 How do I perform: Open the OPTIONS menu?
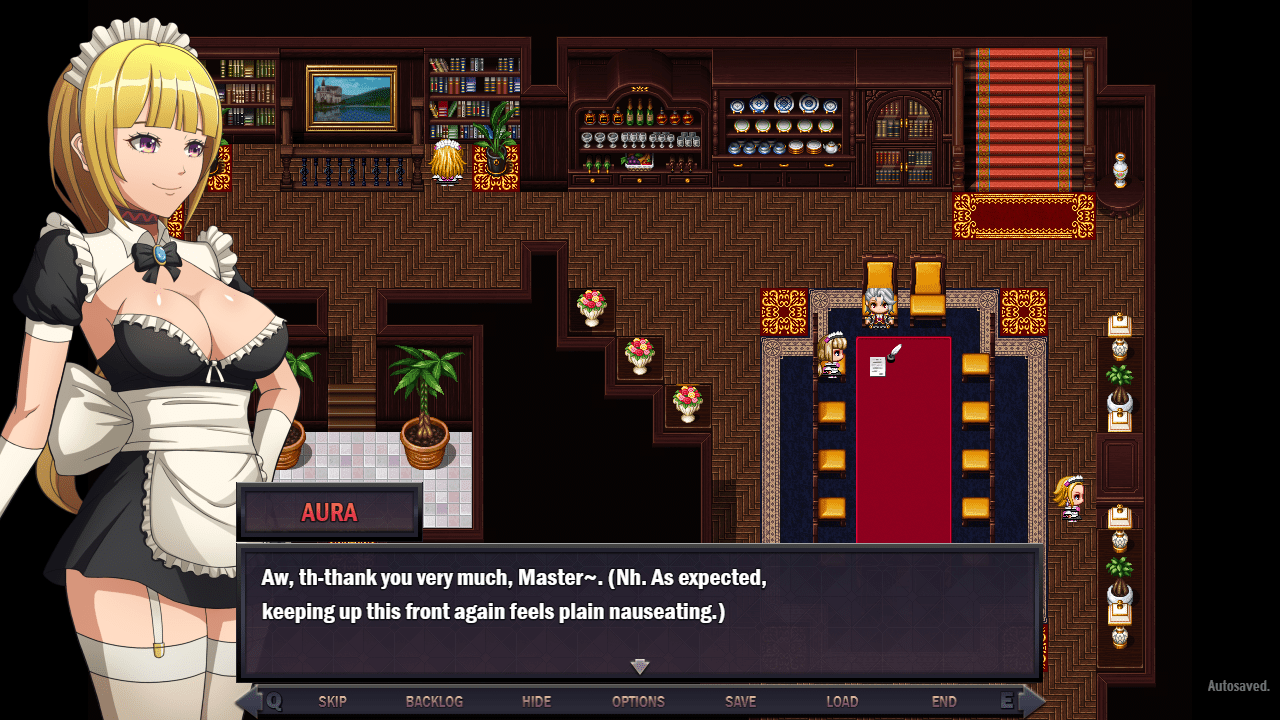638,701
